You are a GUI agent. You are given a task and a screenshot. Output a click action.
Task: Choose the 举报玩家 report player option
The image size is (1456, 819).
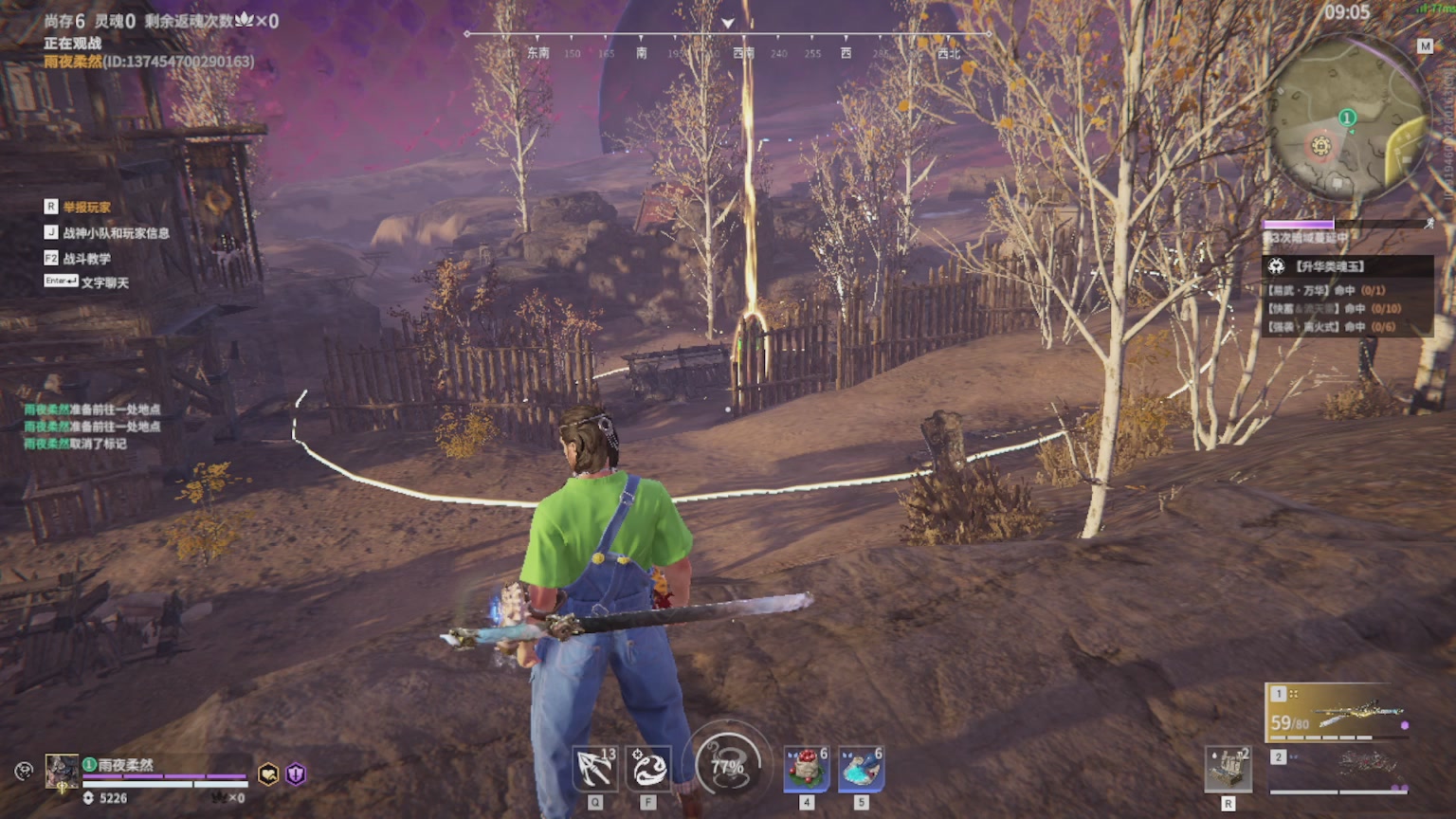[x=86, y=207]
